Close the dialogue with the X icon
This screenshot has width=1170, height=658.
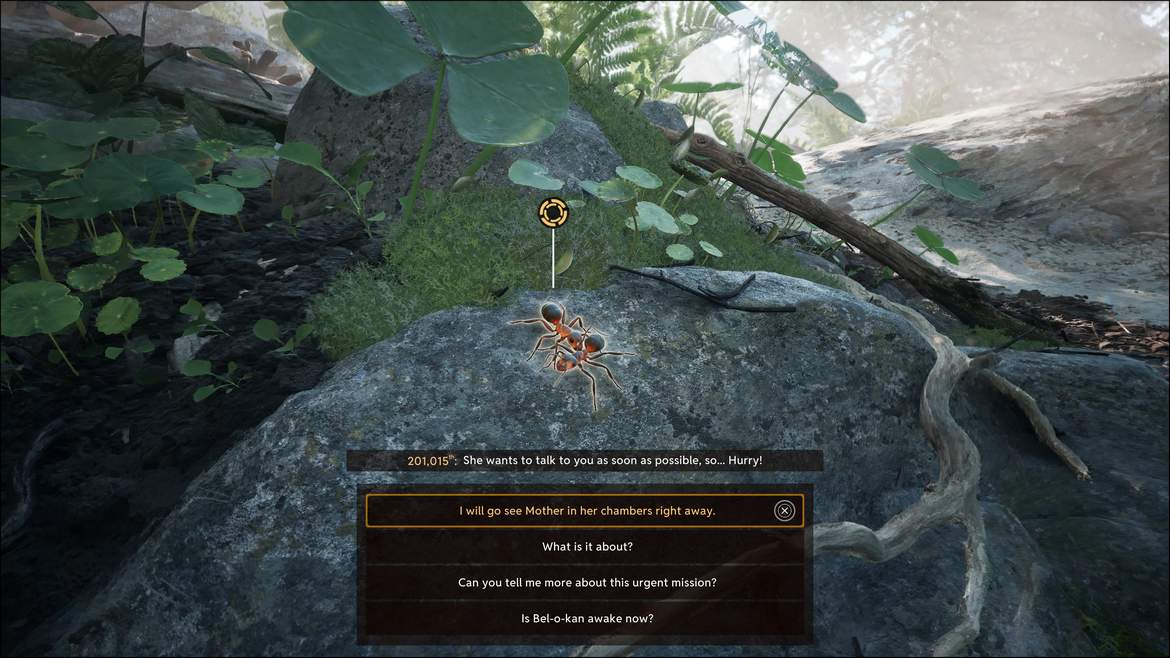point(785,511)
